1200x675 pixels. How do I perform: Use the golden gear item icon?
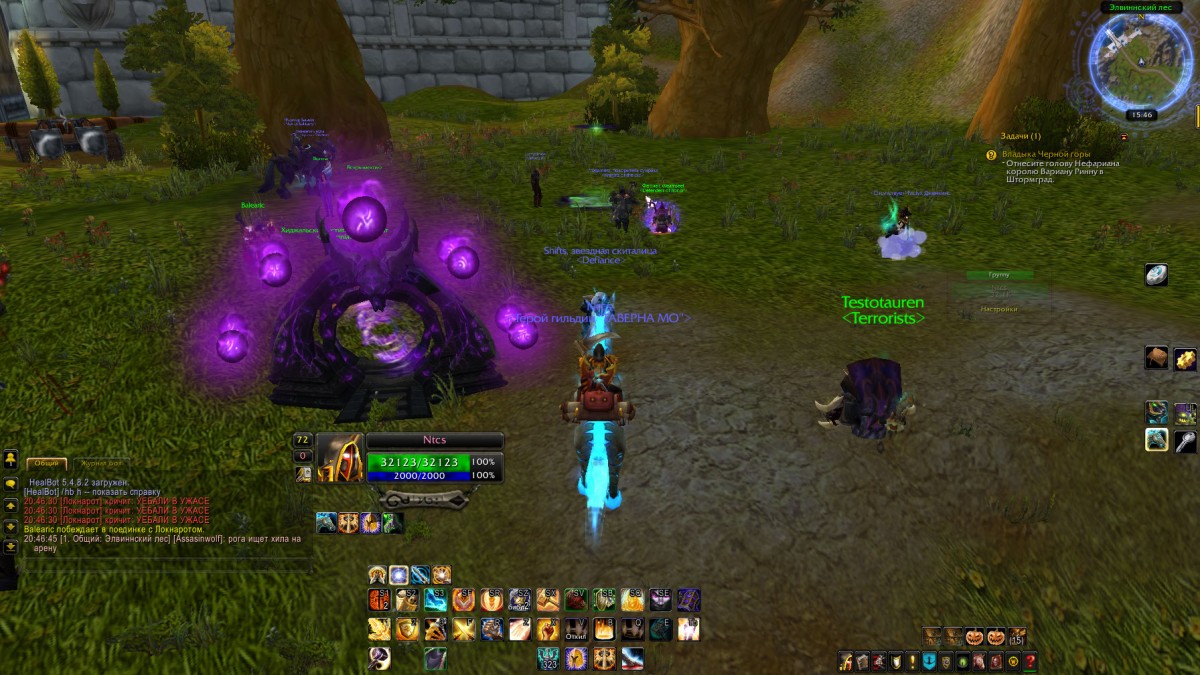point(1185,358)
